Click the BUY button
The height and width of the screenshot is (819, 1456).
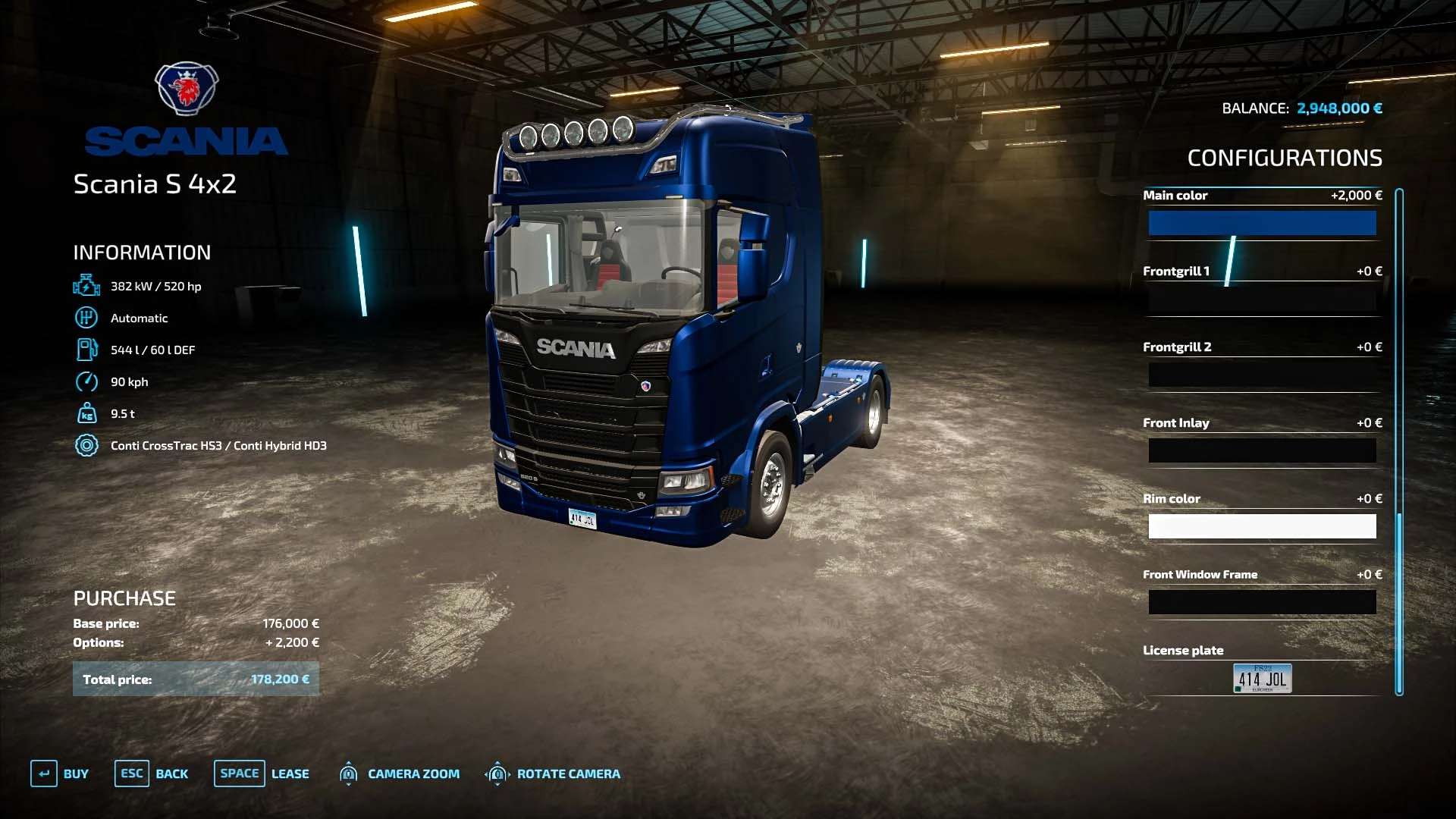pyautogui.click(x=60, y=773)
